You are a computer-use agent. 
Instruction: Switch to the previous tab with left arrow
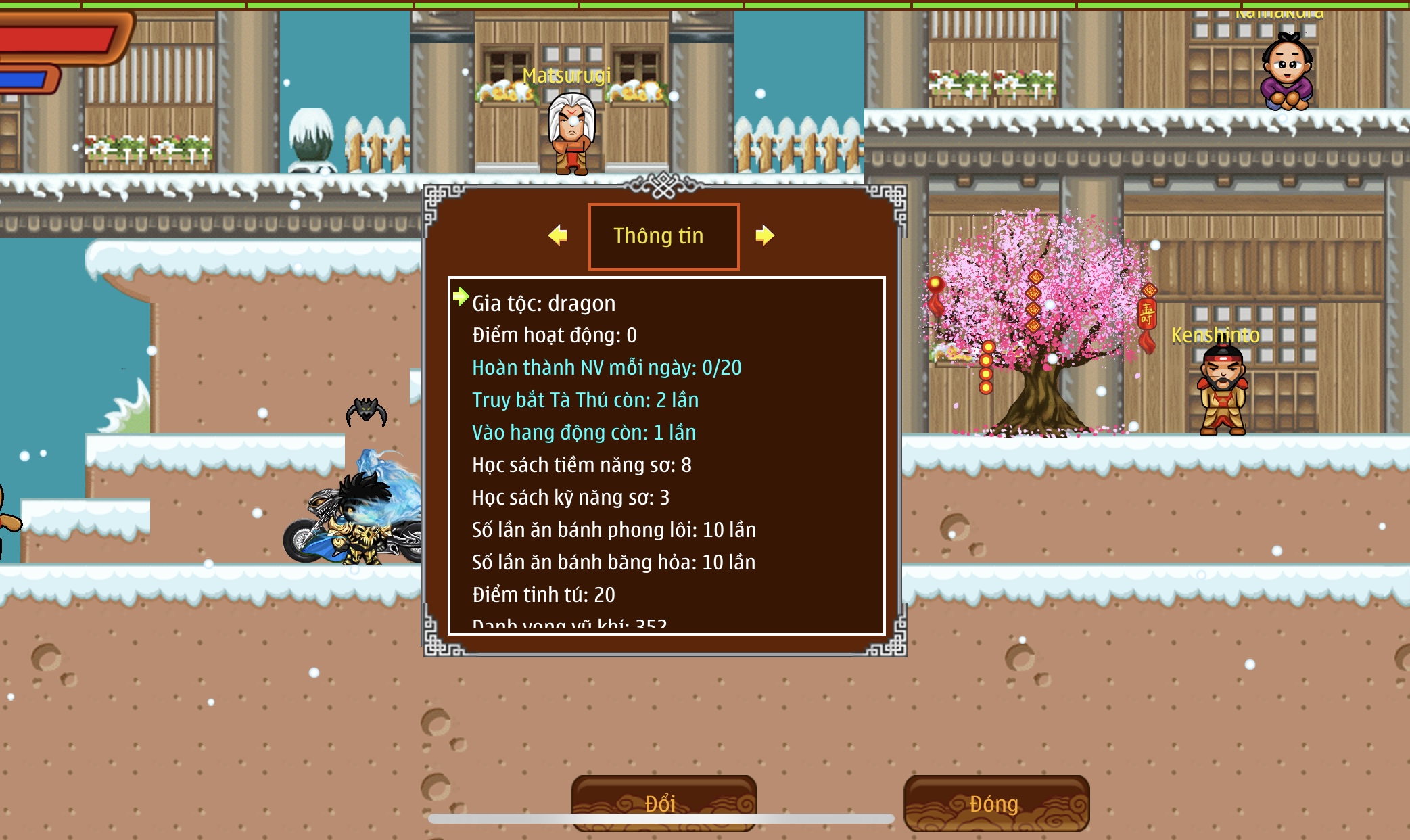tap(558, 235)
